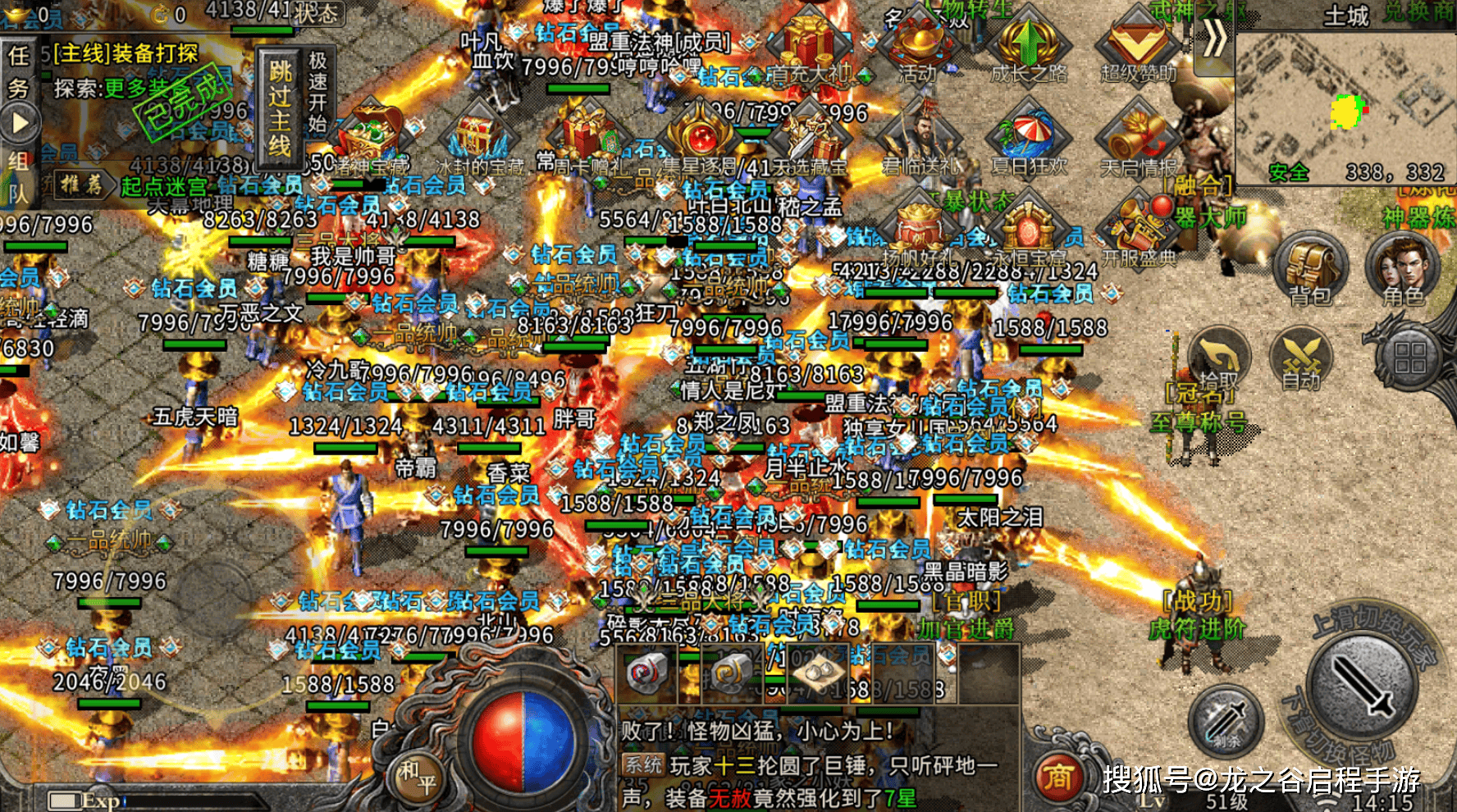
Task: Toggle 自动 auto-combat
Action: tap(1300, 359)
